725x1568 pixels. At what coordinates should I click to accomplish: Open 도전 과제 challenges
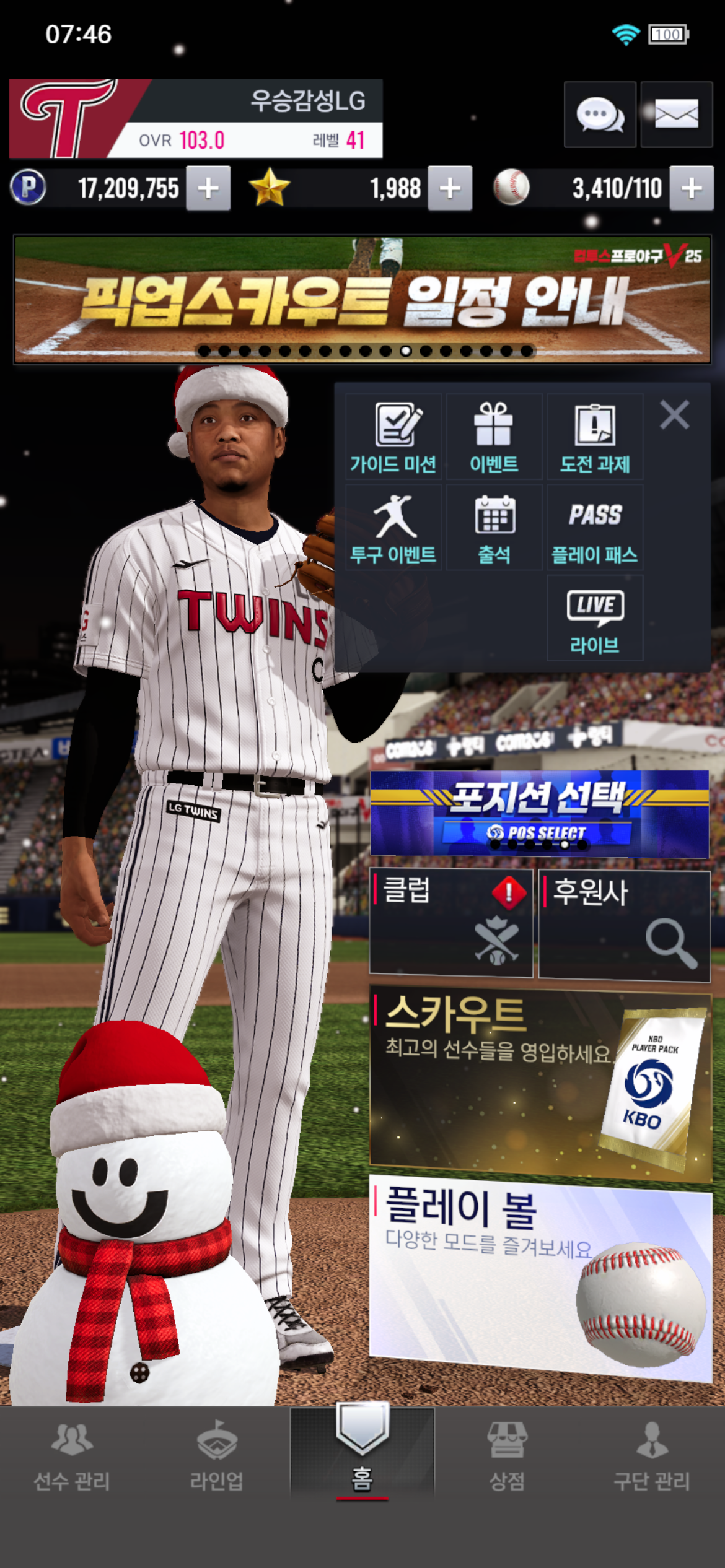(595, 437)
